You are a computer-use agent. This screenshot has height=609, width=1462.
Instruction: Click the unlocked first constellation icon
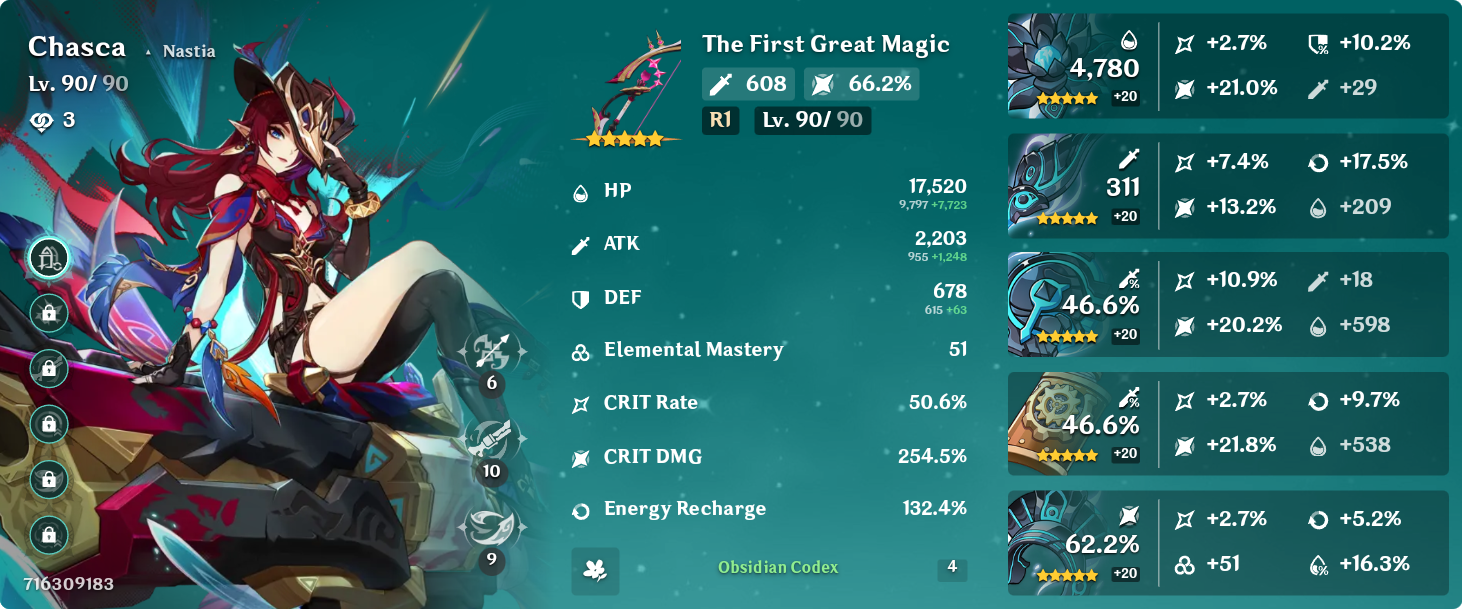click(x=49, y=258)
